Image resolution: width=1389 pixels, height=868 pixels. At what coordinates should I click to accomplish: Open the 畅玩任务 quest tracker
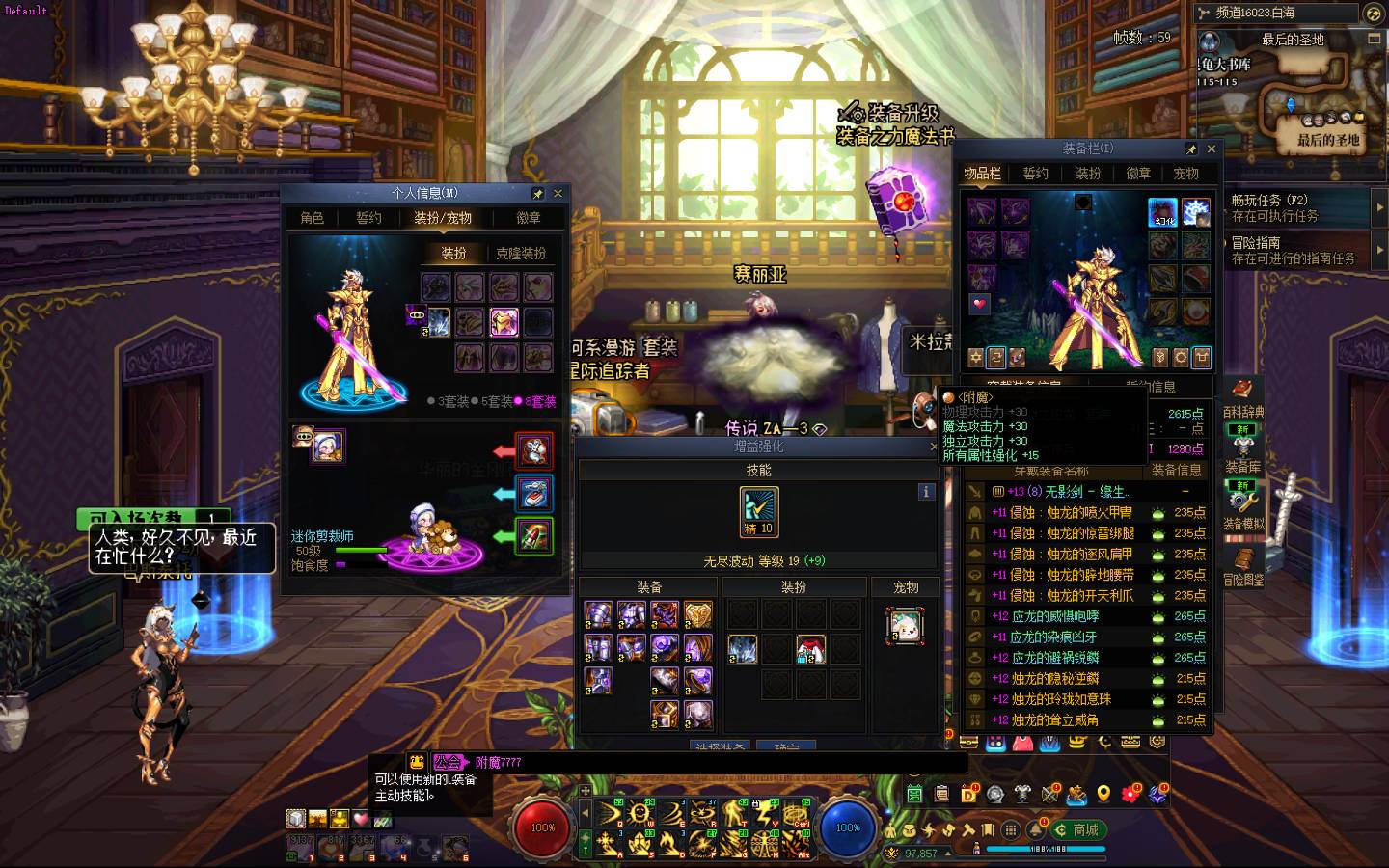1293,207
